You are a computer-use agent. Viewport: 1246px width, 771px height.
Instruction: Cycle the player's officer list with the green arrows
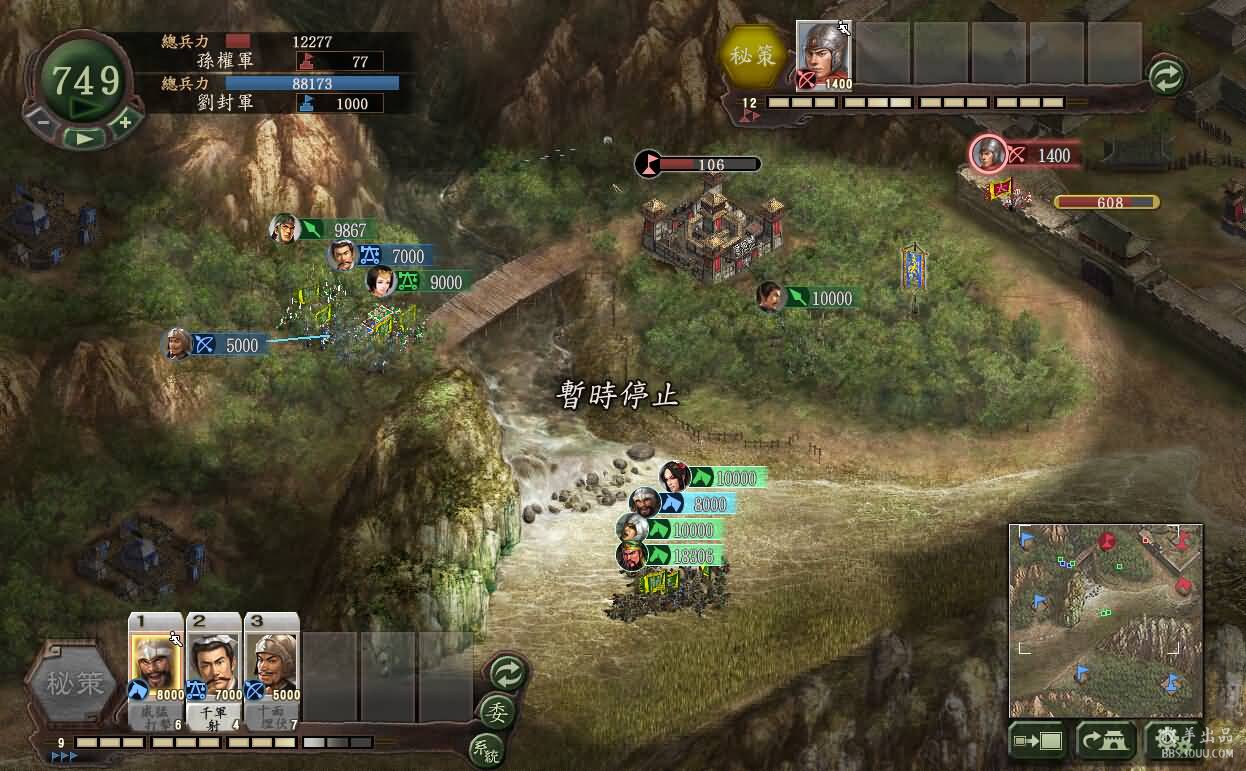coord(507,673)
